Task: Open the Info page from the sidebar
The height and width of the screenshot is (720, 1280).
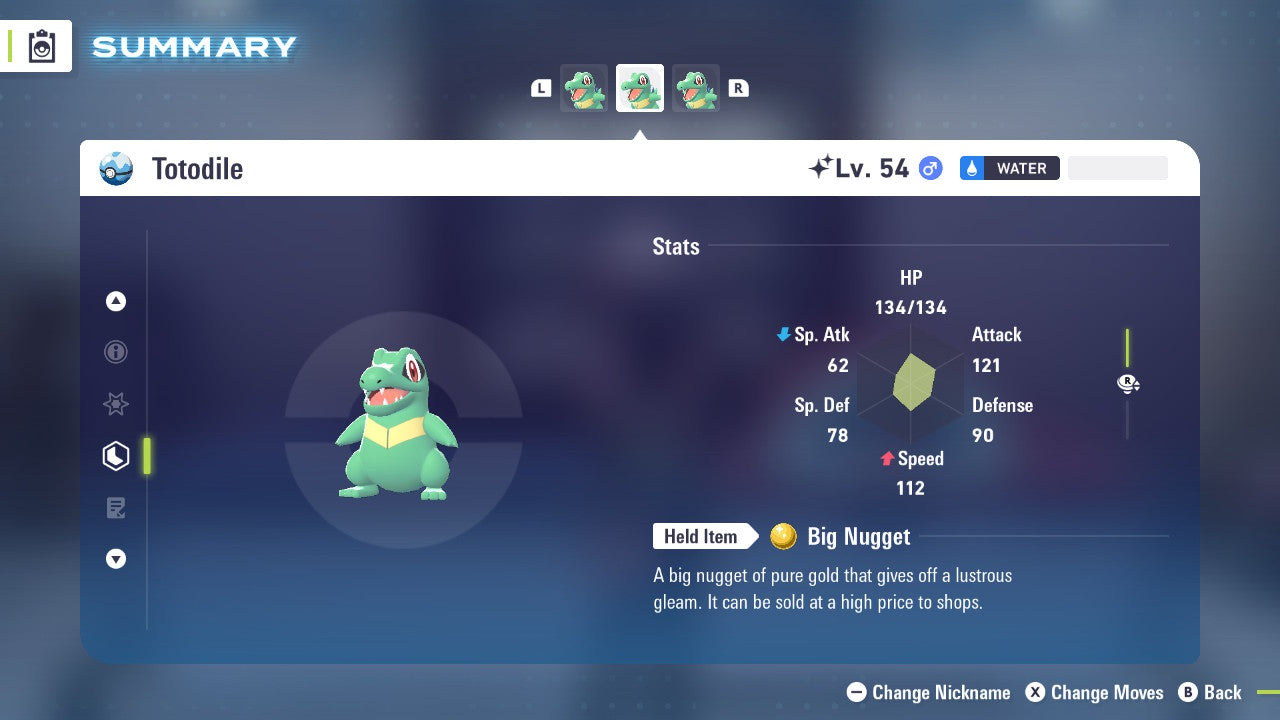Action: tap(116, 352)
